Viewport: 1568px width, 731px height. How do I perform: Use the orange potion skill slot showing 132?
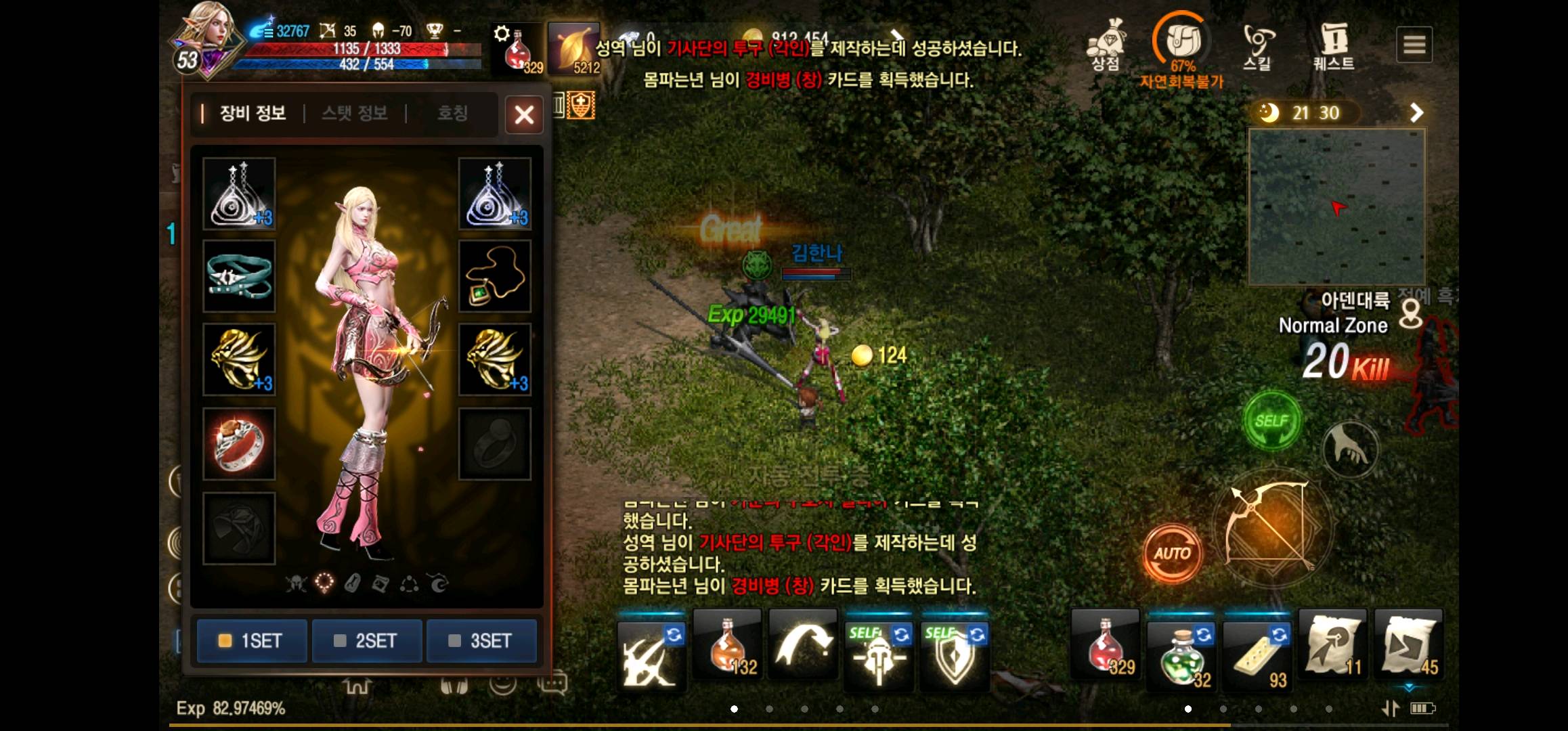[x=726, y=653]
